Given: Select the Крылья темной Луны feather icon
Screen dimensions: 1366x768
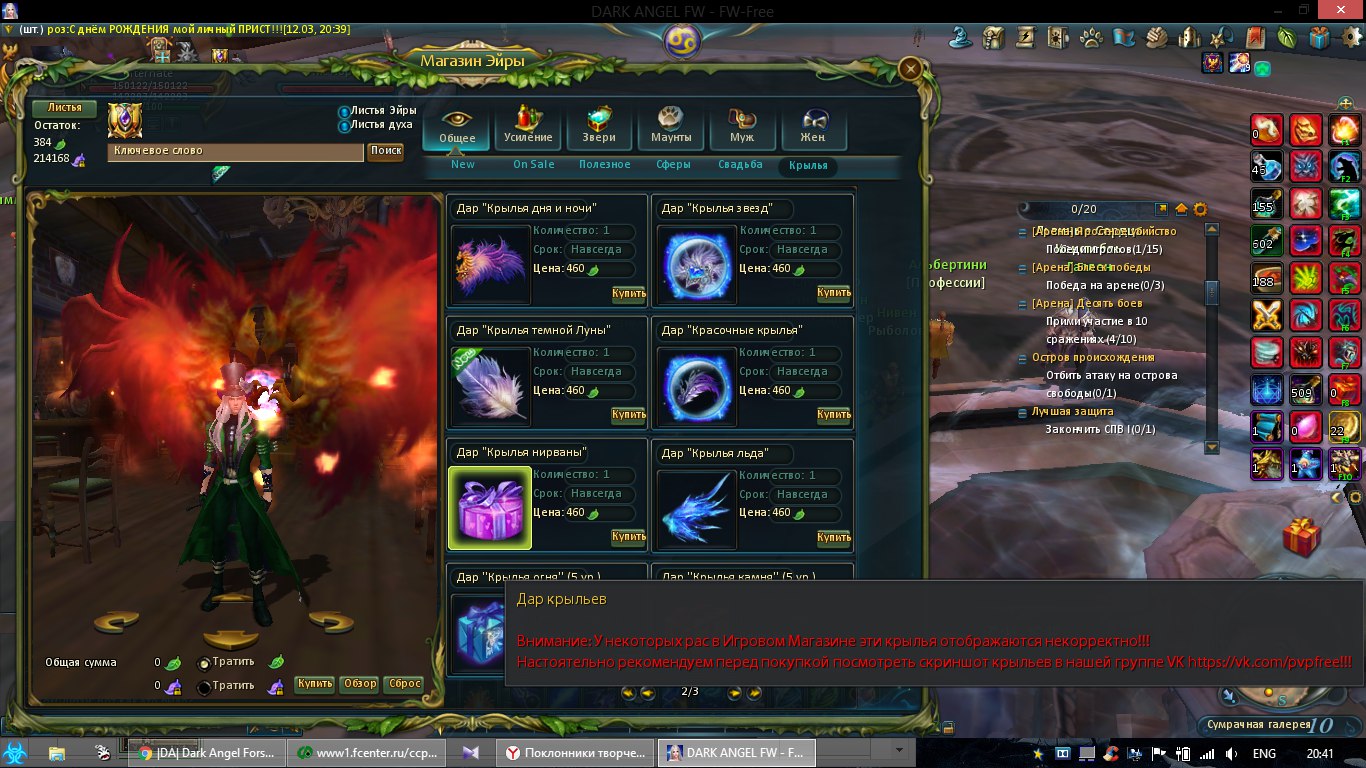Looking at the screenshot, I should tap(489, 386).
